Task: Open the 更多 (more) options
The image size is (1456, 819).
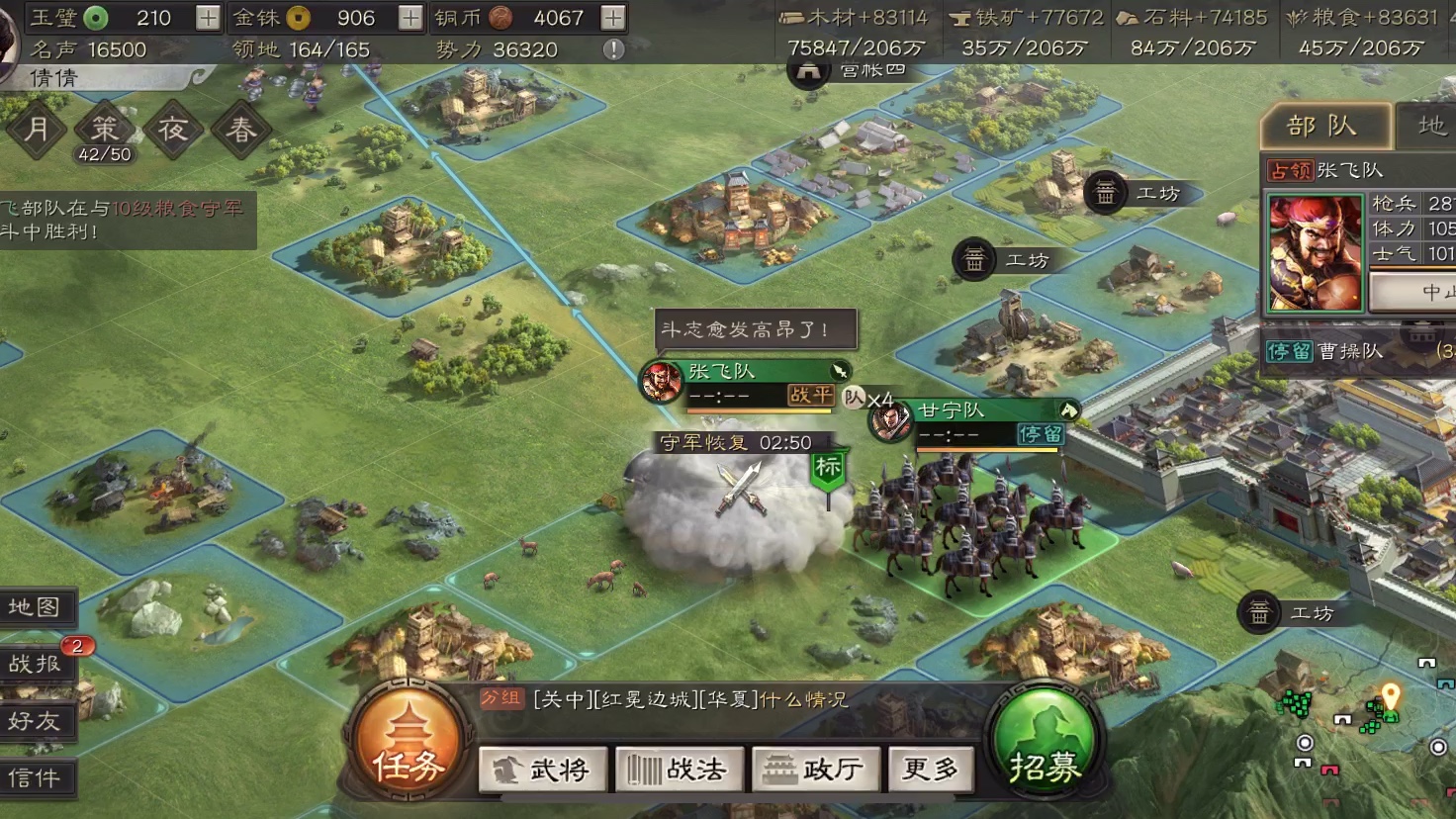Action: coord(930,769)
